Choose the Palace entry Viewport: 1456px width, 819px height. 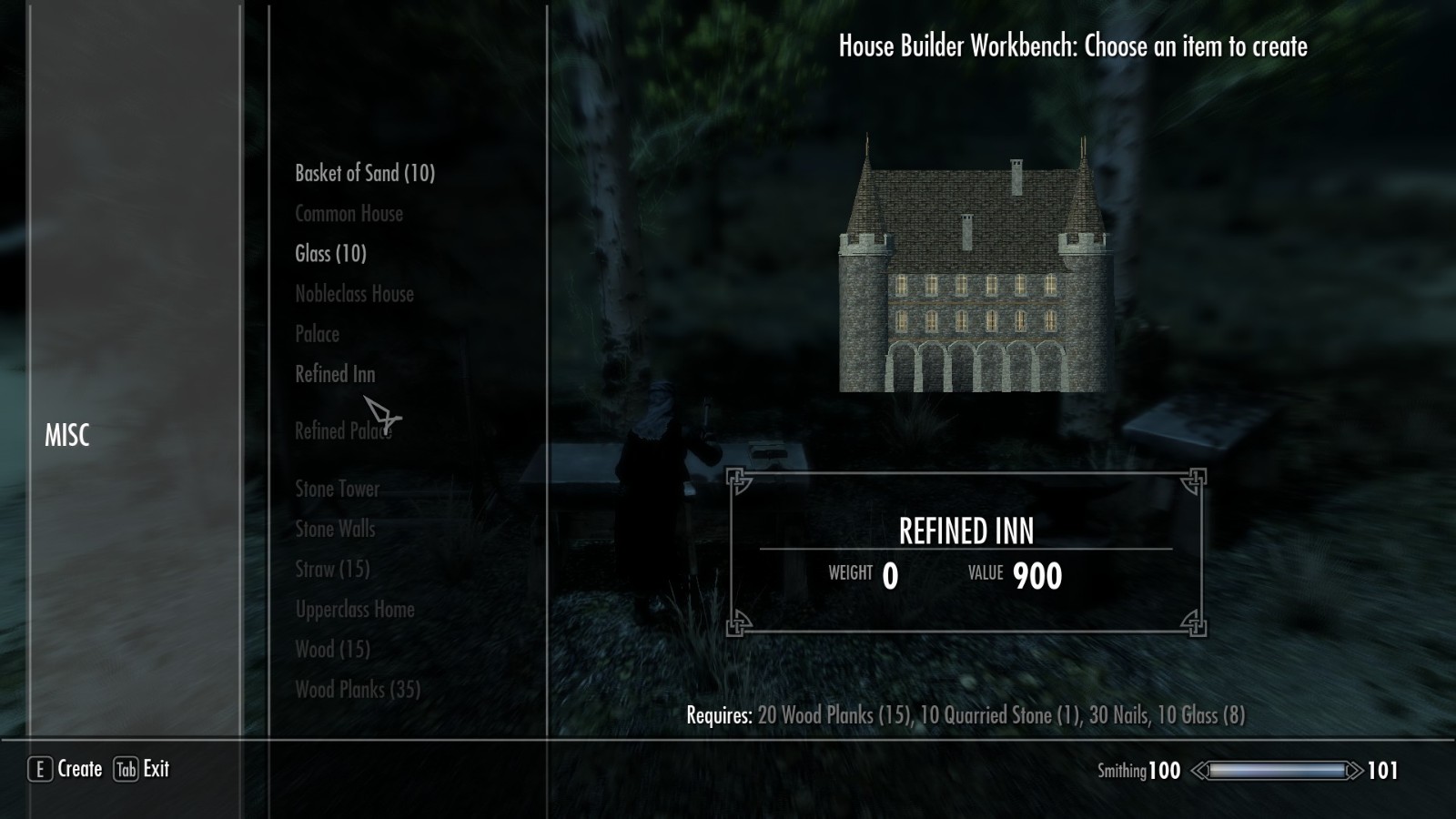[x=317, y=334]
